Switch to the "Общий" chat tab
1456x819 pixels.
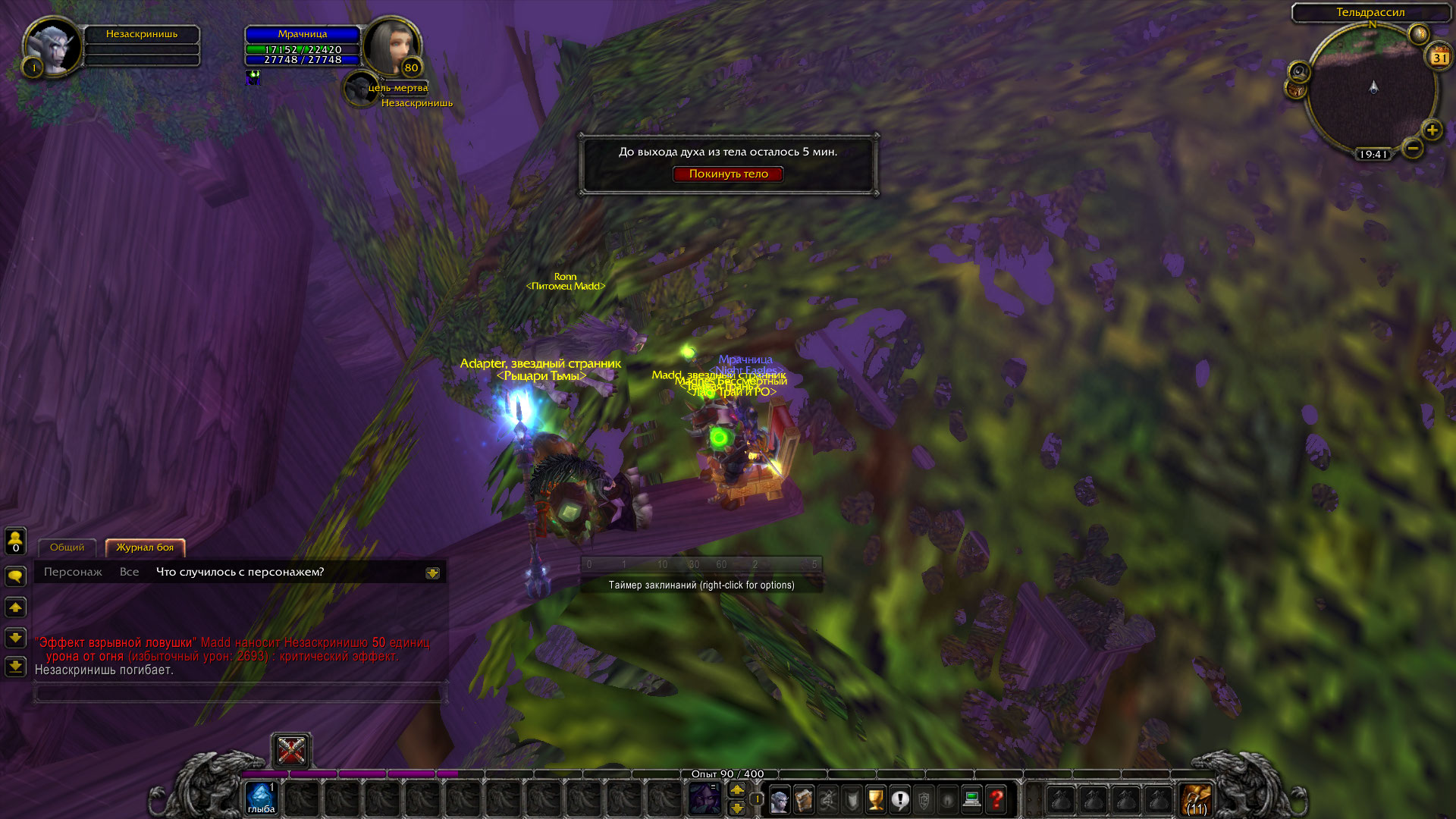pyautogui.click(x=67, y=548)
